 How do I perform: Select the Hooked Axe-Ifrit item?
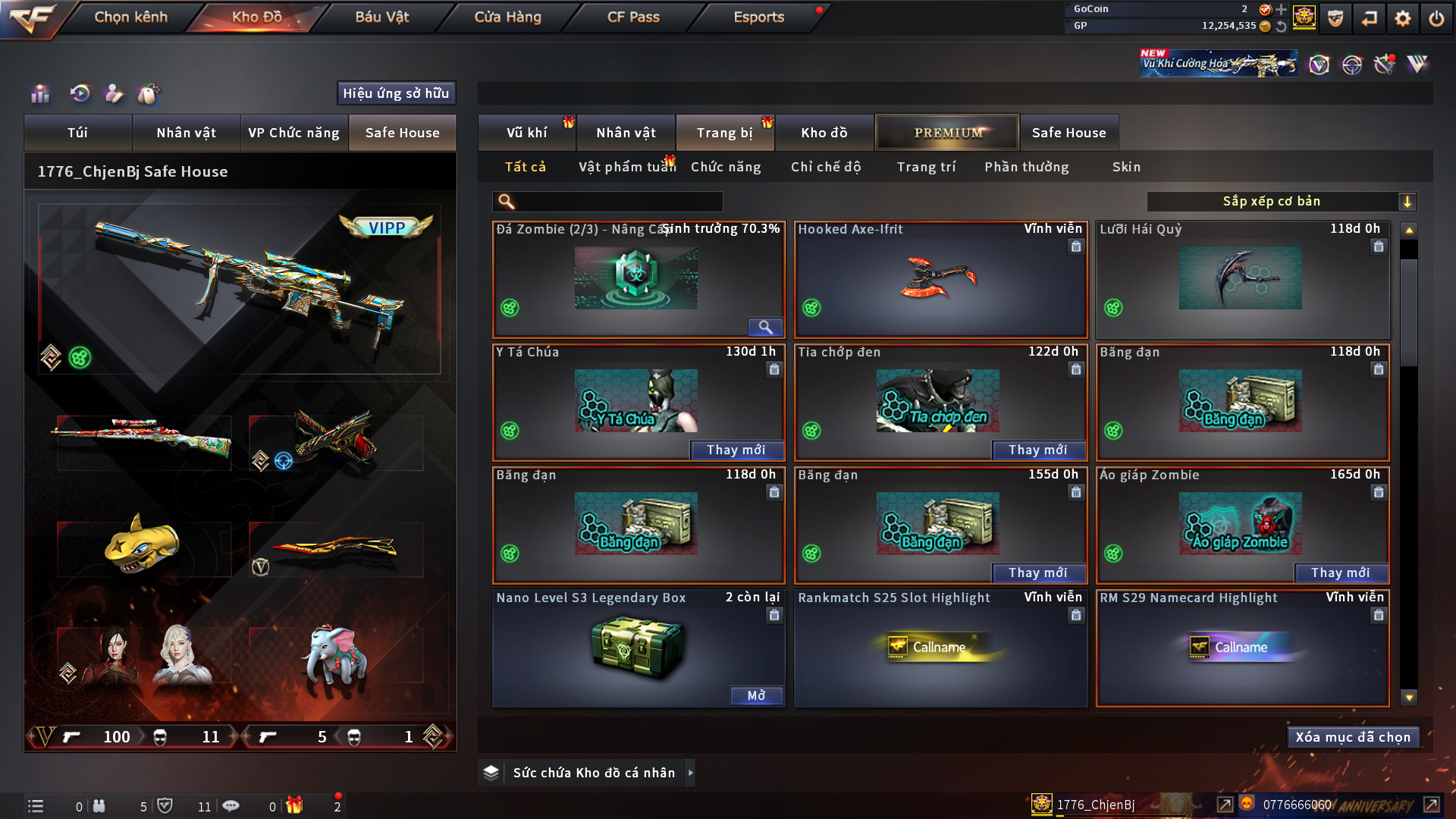940,279
